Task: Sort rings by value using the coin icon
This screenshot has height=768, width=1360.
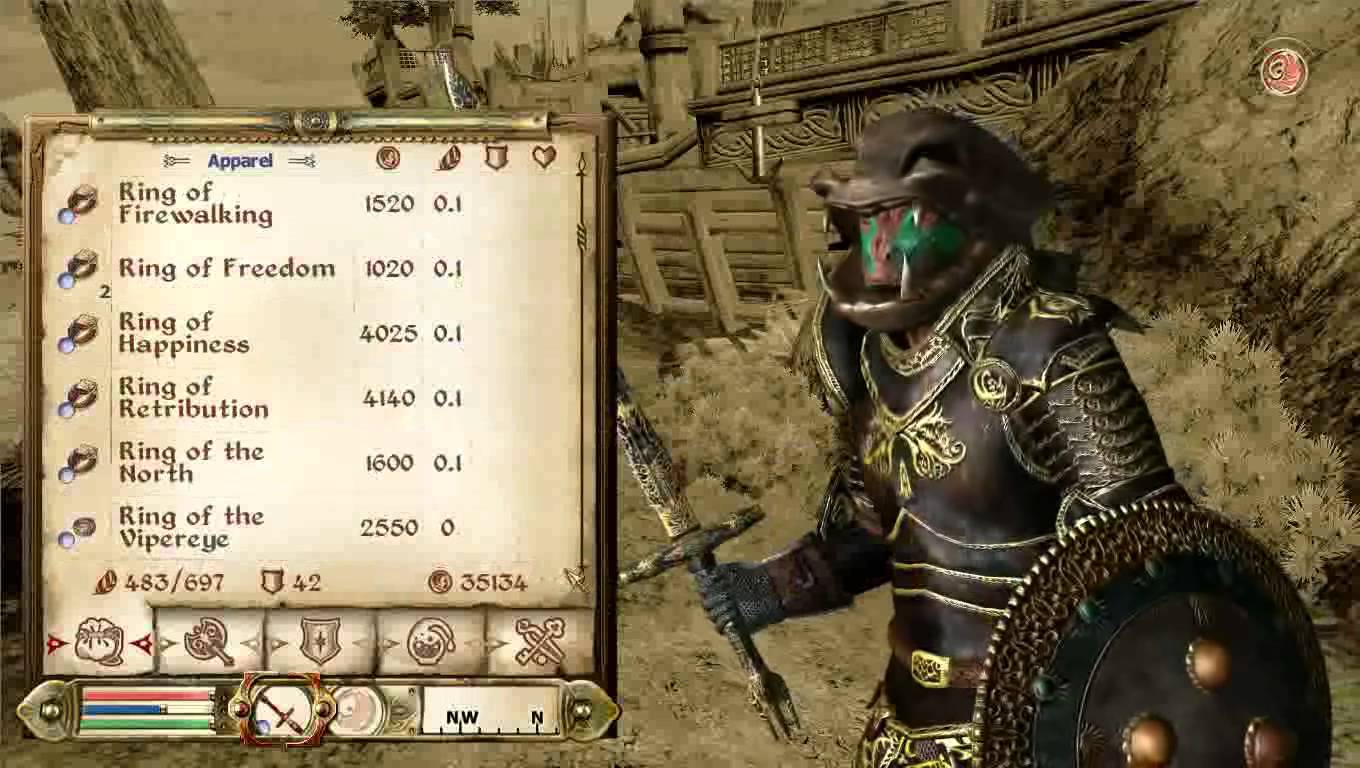Action: (389, 160)
